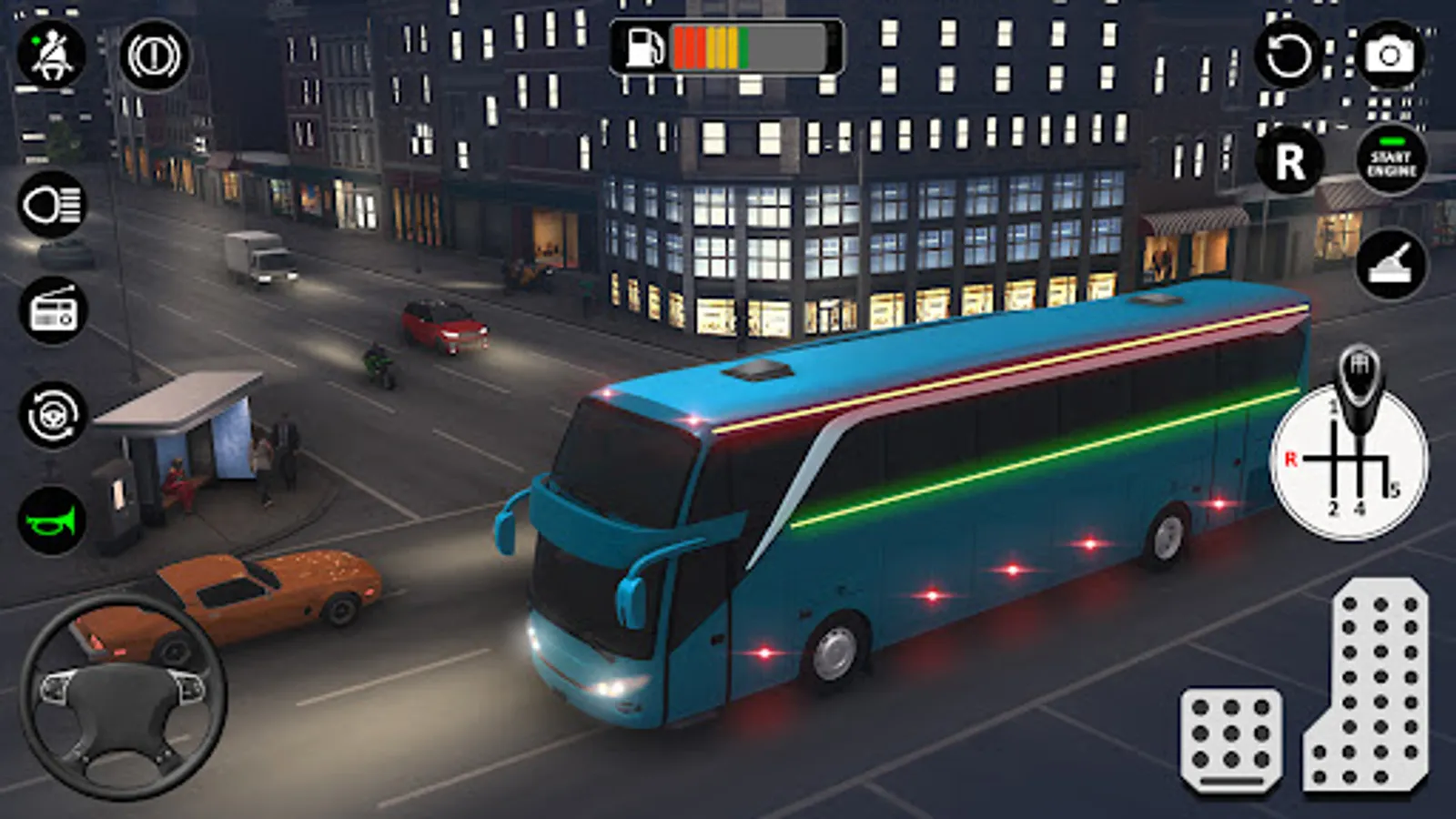
Task: Select the R gear button
Action: (1289, 162)
